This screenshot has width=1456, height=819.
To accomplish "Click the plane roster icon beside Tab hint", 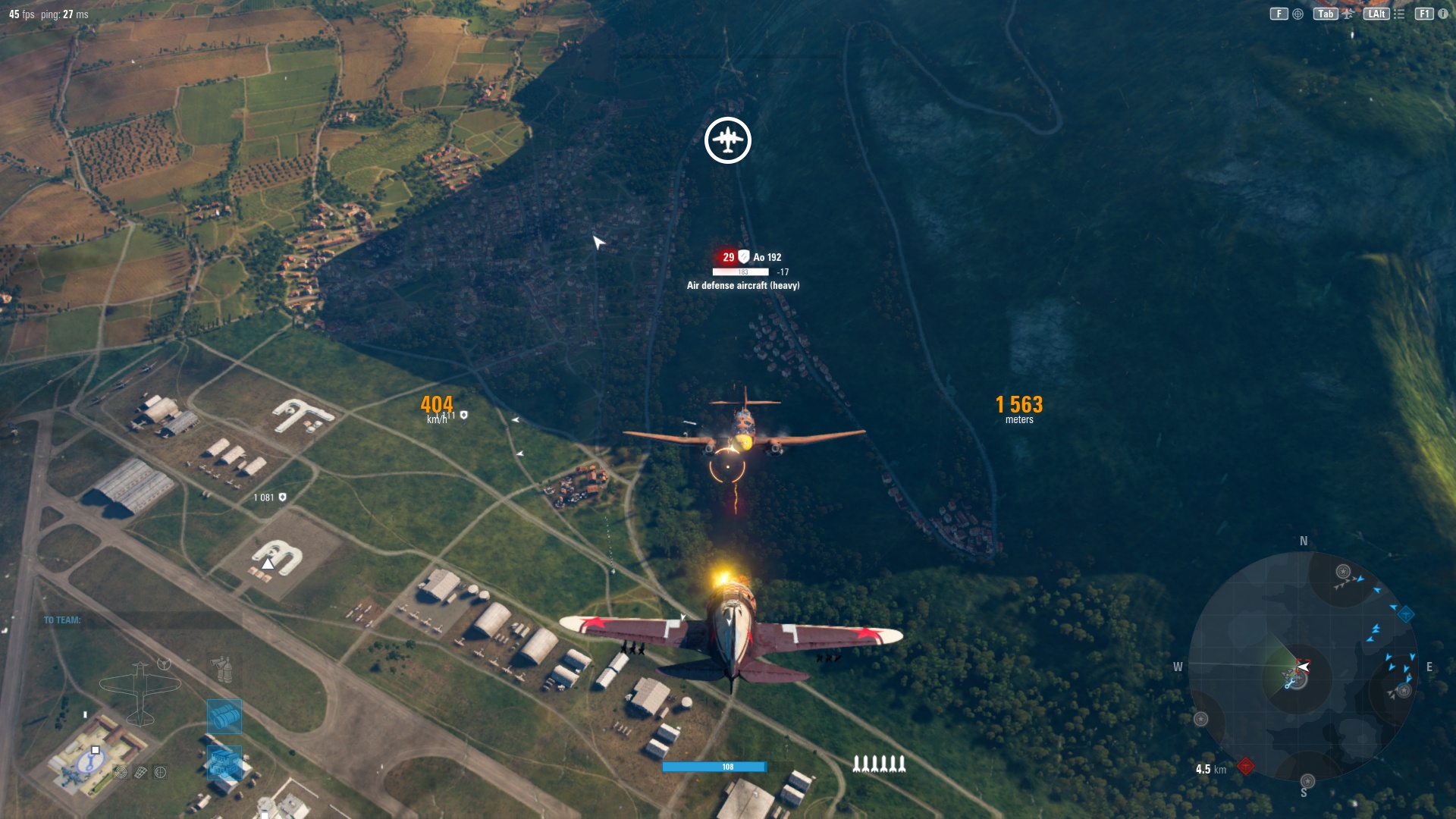I will pyautogui.click(x=1348, y=14).
